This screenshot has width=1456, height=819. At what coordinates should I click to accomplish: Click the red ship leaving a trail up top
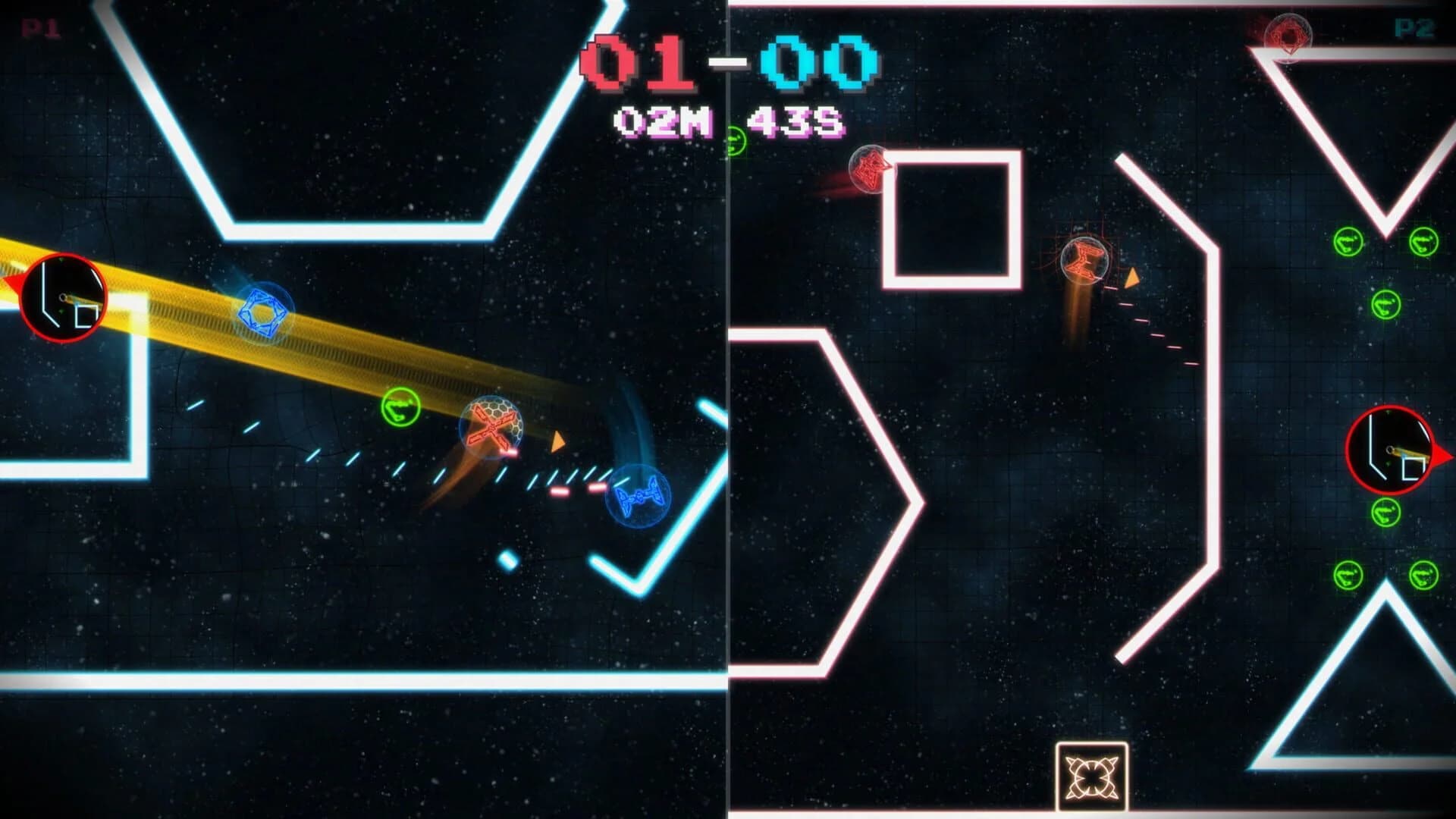point(868,168)
